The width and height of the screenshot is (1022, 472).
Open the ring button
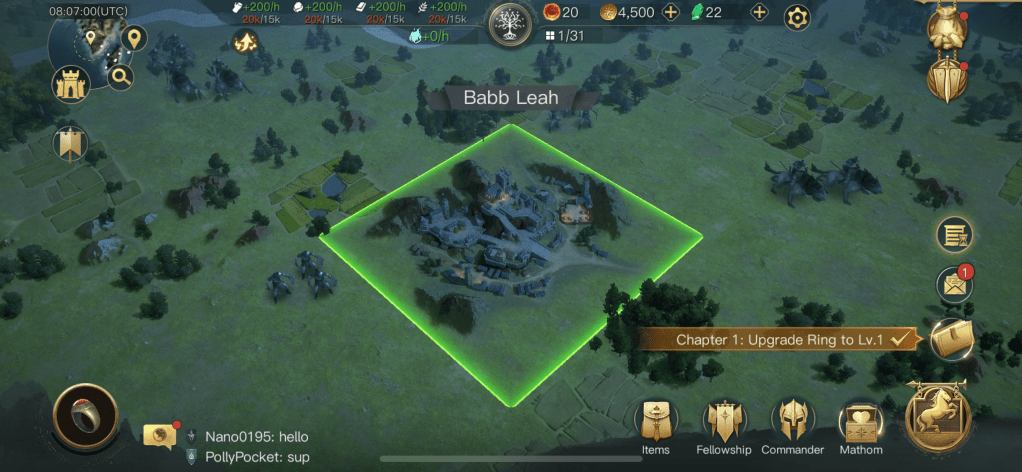tap(86, 417)
